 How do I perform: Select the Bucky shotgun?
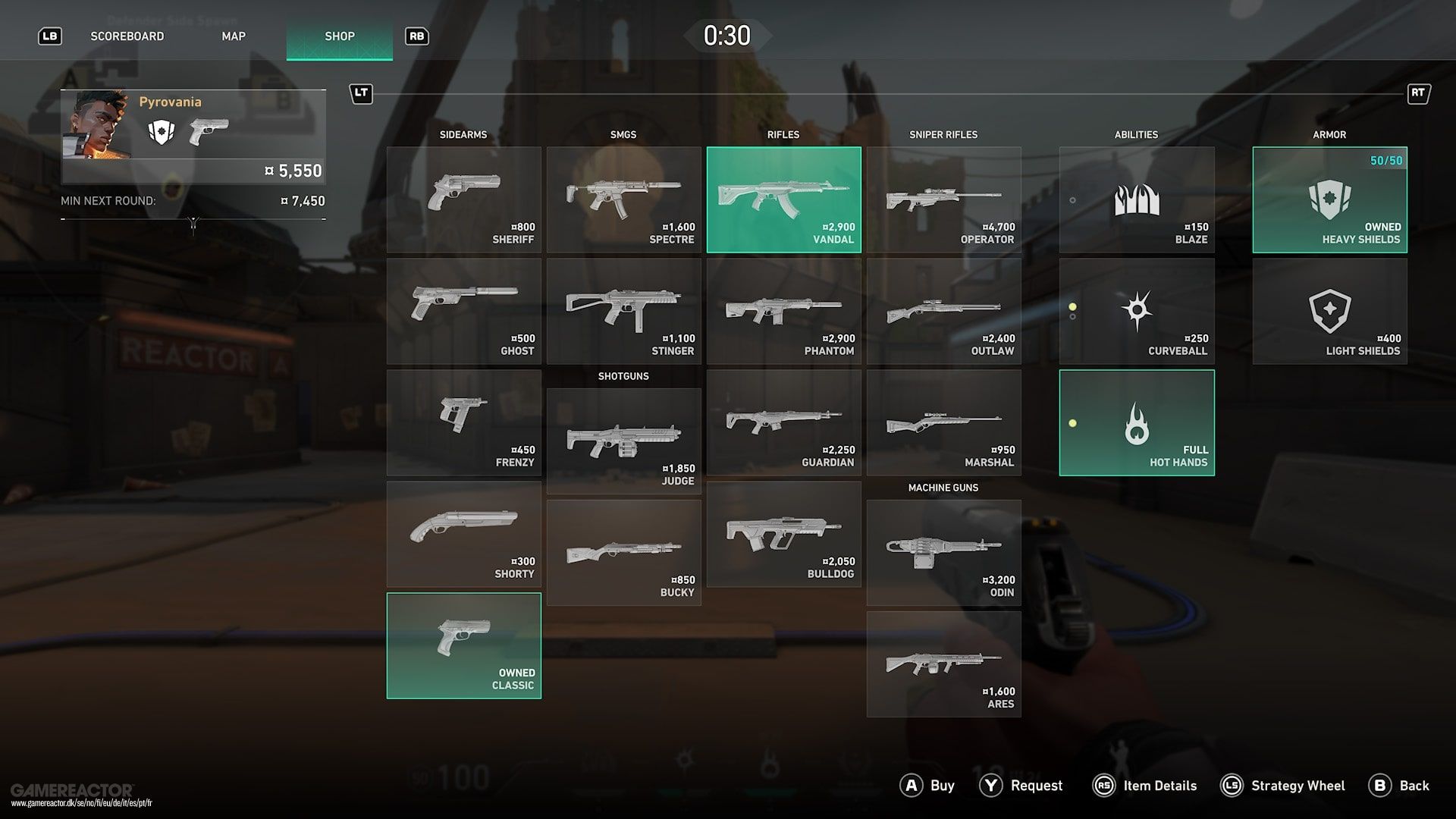(623, 552)
